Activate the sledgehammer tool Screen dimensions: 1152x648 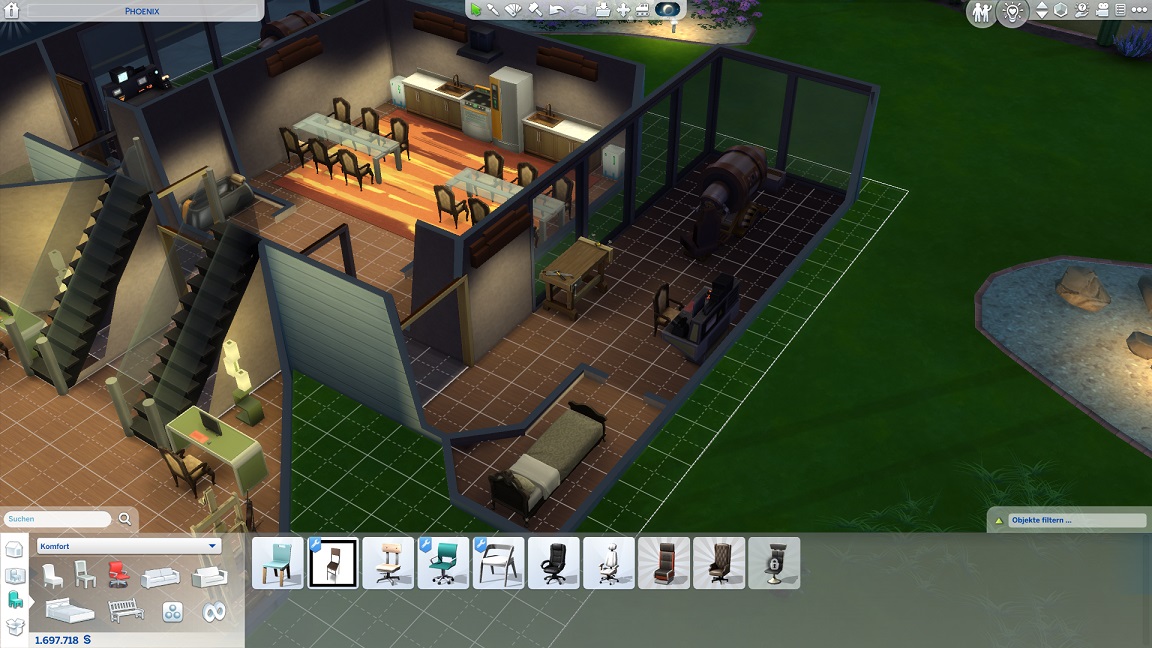tap(535, 10)
